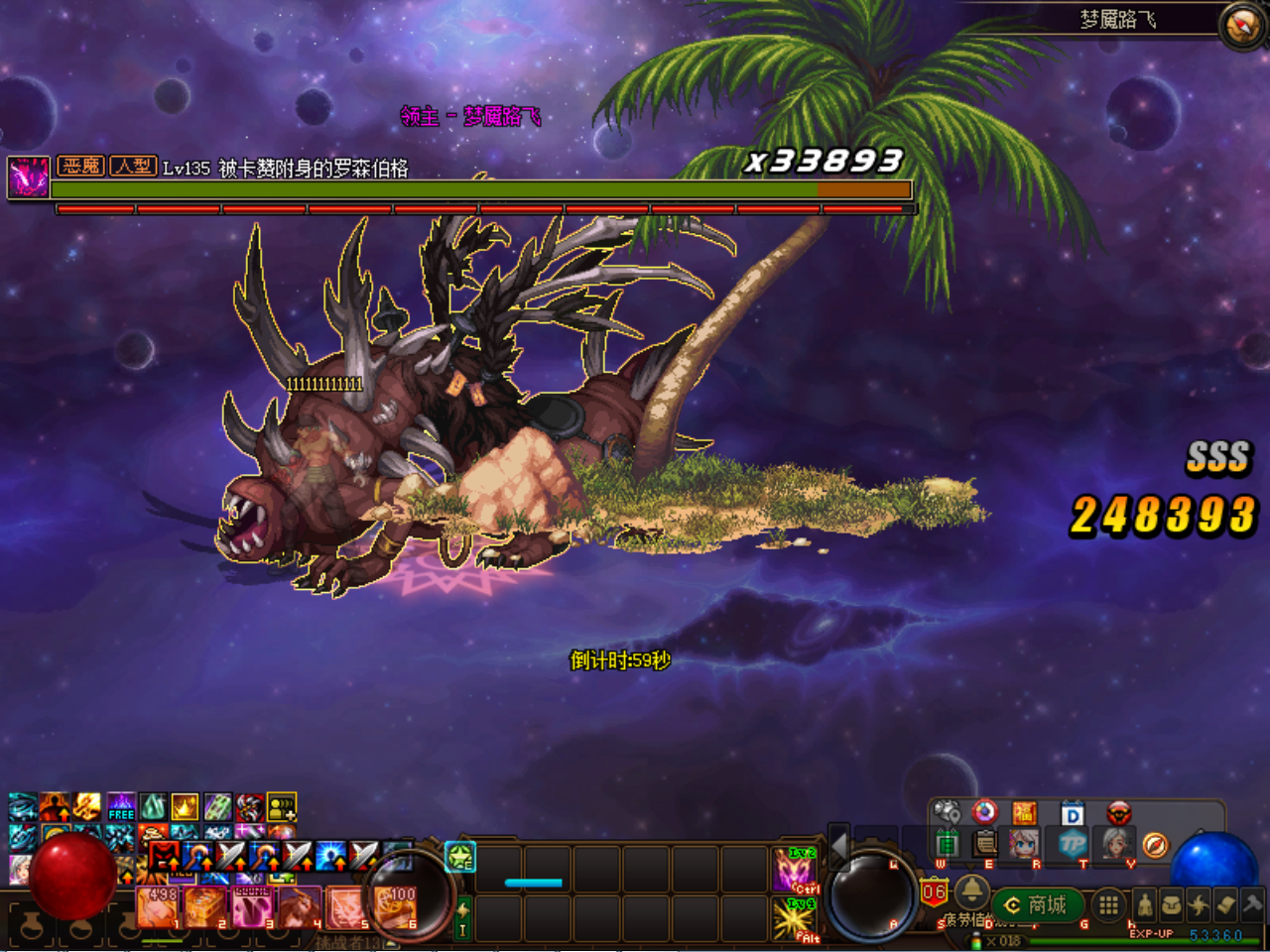Open the clipboard quest list icon
The width and height of the screenshot is (1270, 952).
tap(985, 844)
